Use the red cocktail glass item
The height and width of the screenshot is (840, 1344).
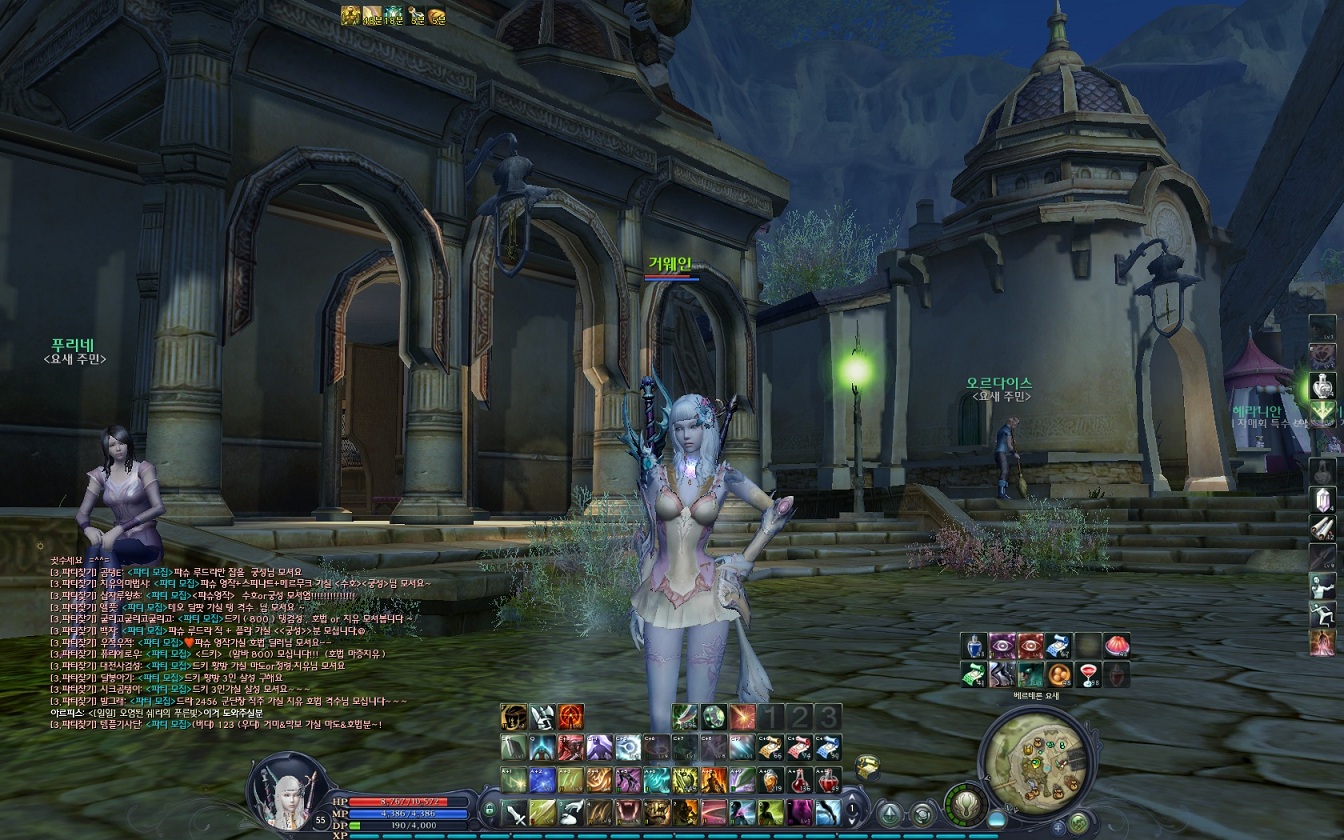coord(1087,674)
